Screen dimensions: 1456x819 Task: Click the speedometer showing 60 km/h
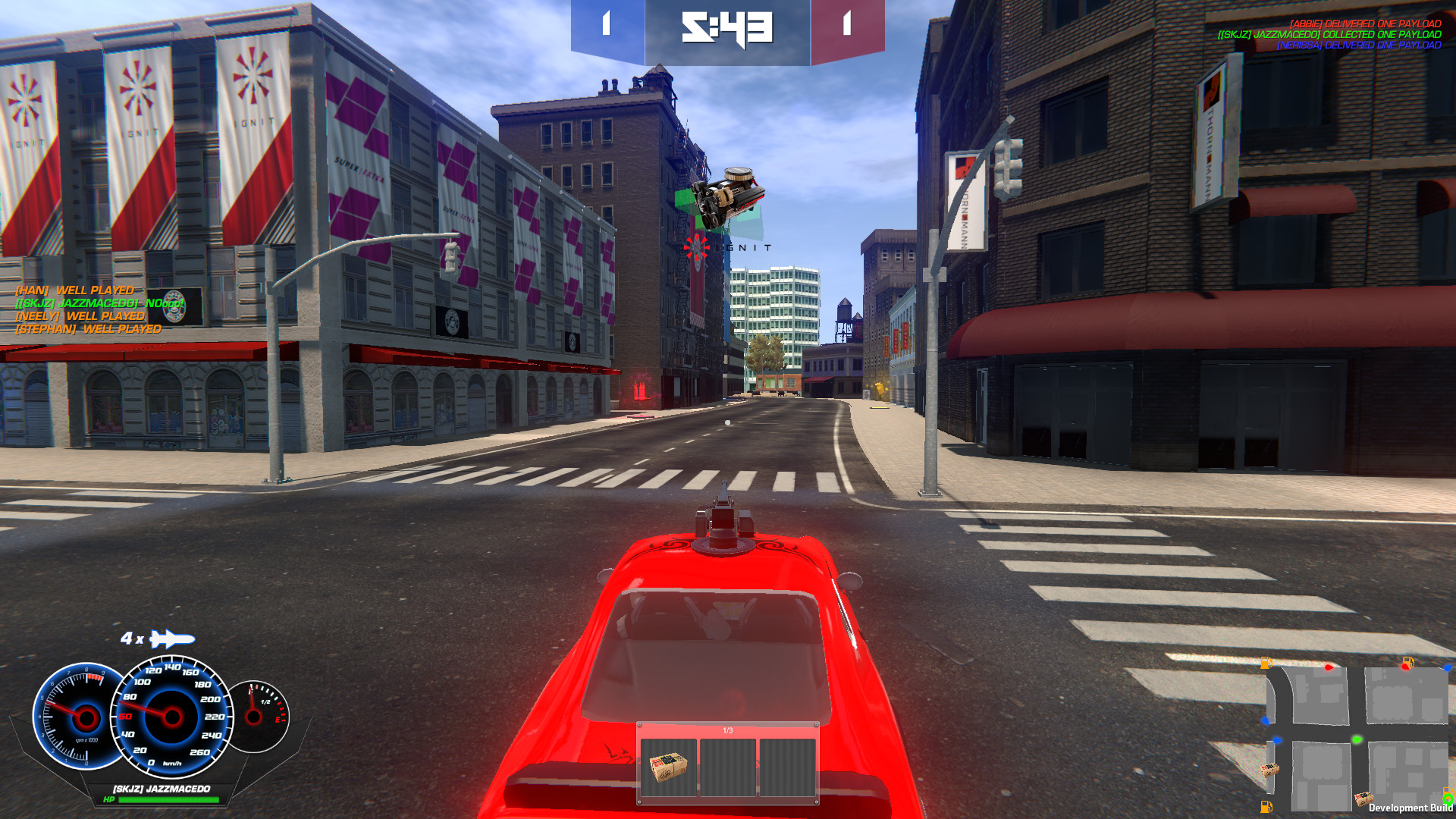point(171,717)
